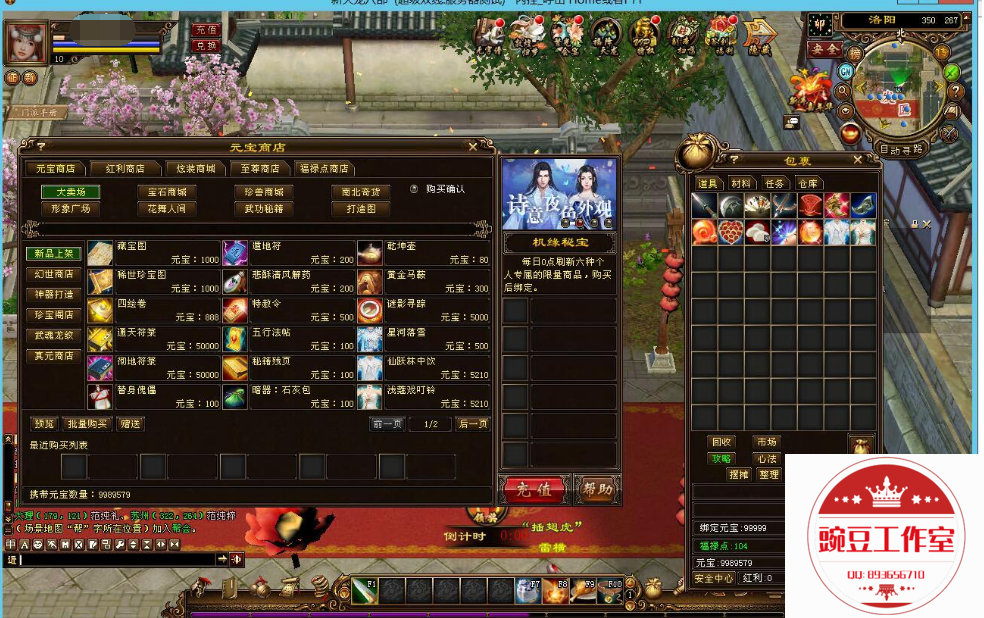Go to the next page with 后一页

pos(472,424)
